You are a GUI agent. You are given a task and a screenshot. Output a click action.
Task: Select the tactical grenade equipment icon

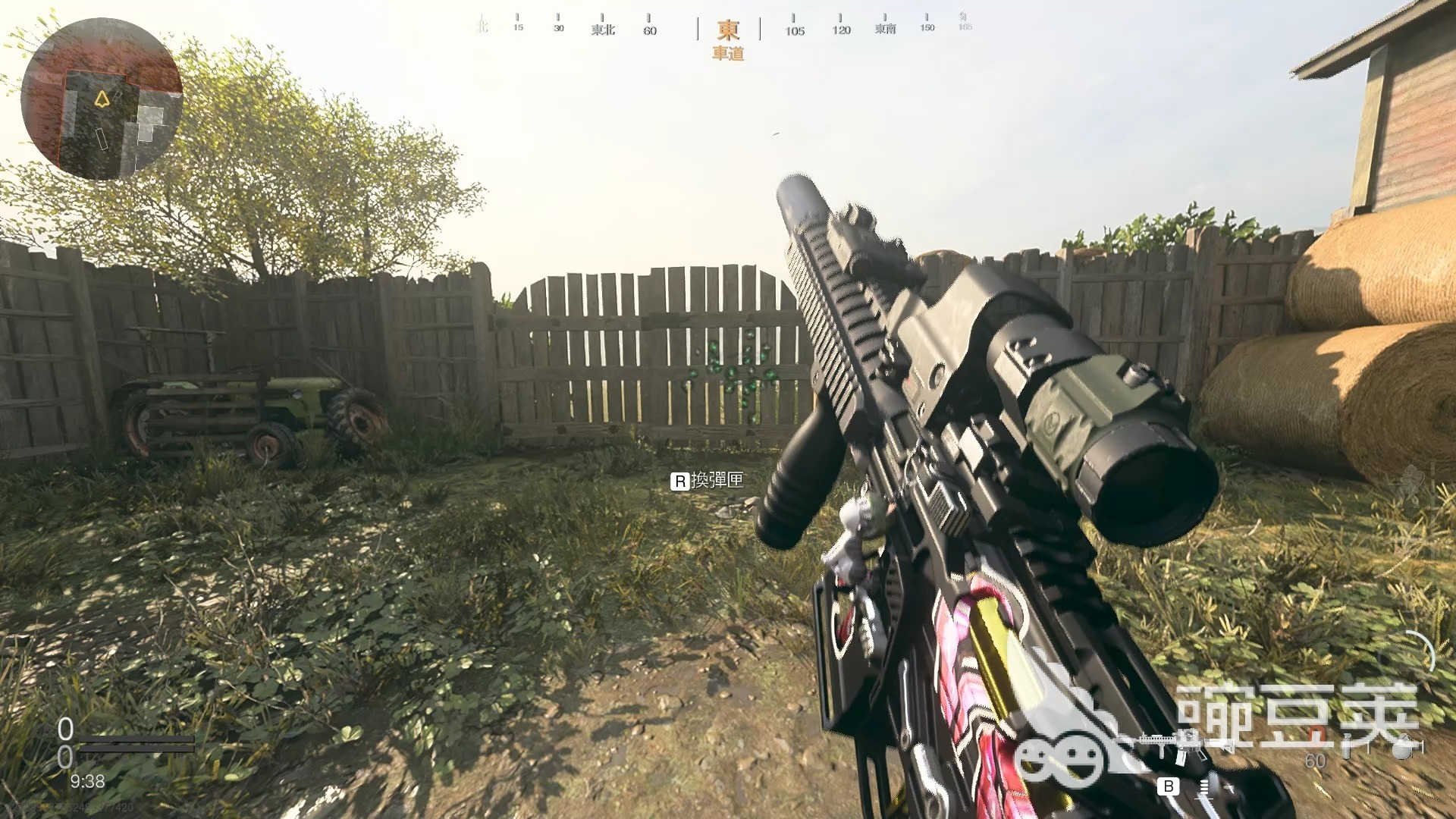pos(1348,747)
